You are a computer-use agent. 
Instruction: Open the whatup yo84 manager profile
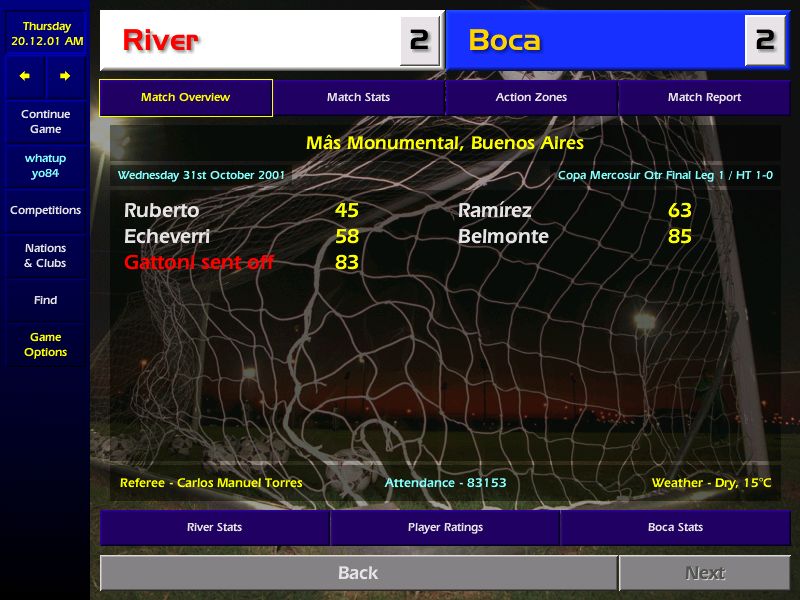click(x=45, y=166)
